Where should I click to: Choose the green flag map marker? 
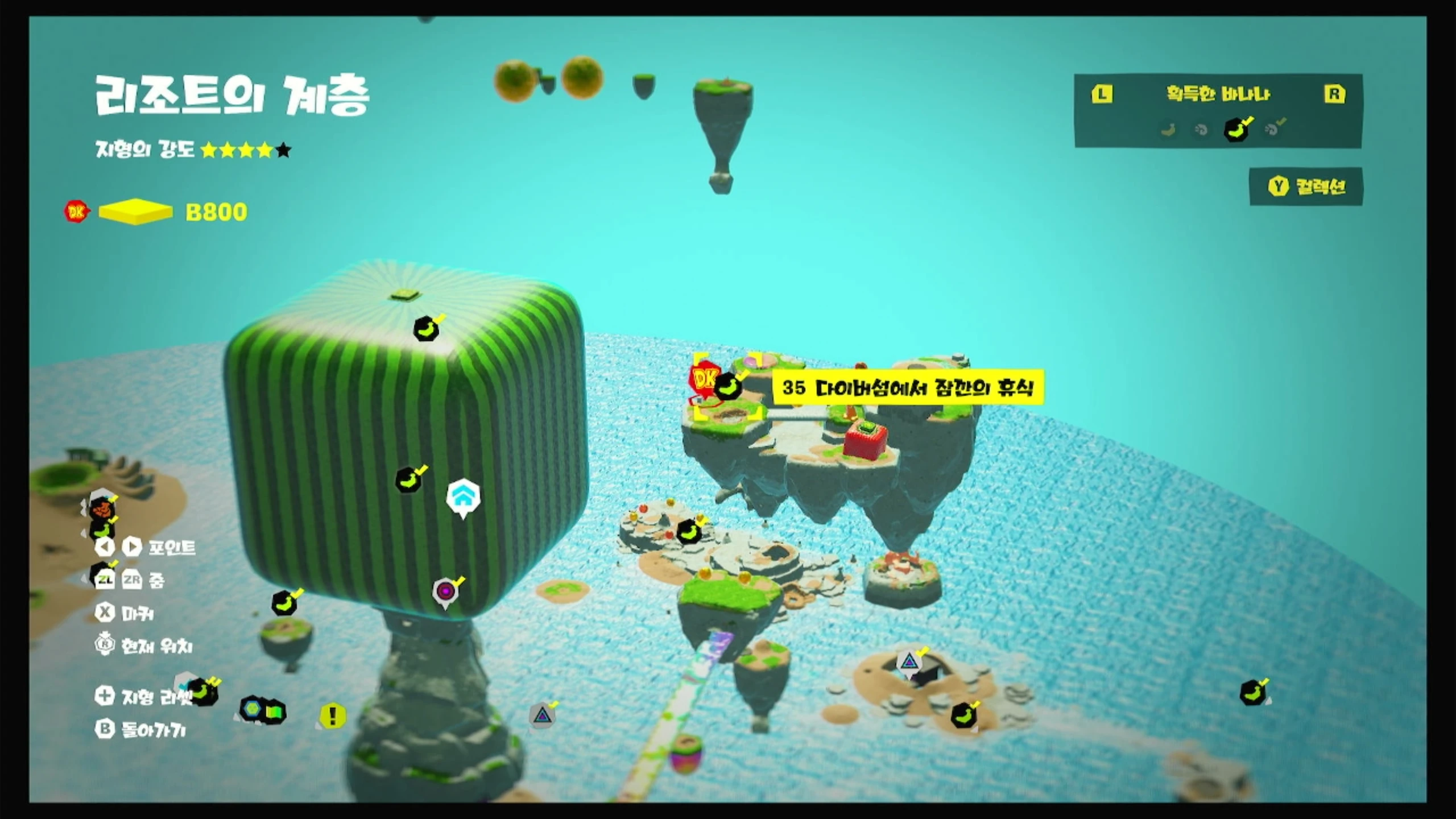[x=274, y=711]
